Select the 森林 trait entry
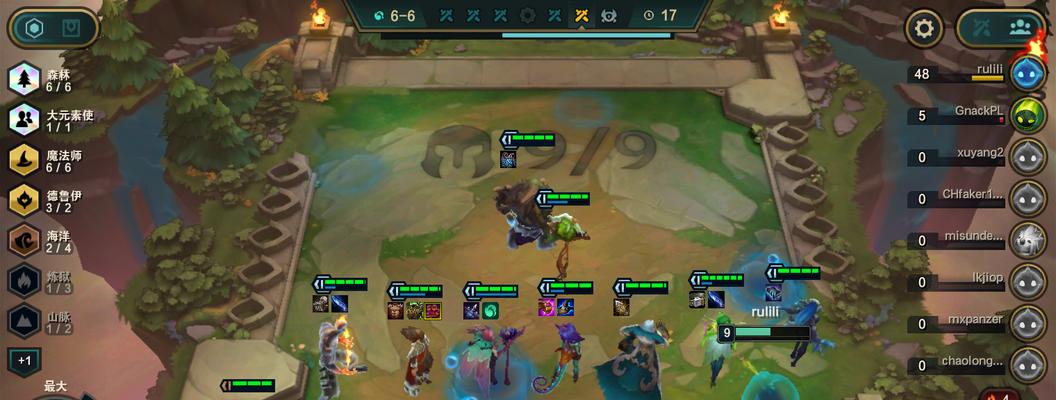The width and height of the screenshot is (1056, 400). pyautogui.click(x=50, y=80)
